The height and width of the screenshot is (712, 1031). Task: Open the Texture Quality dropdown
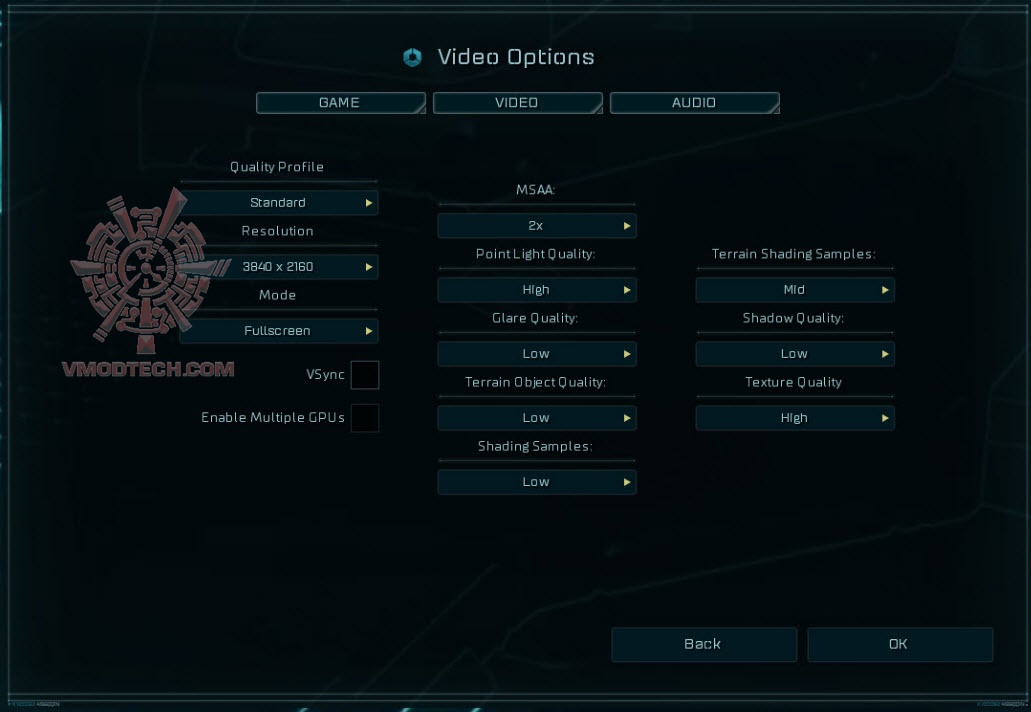[x=795, y=418]
